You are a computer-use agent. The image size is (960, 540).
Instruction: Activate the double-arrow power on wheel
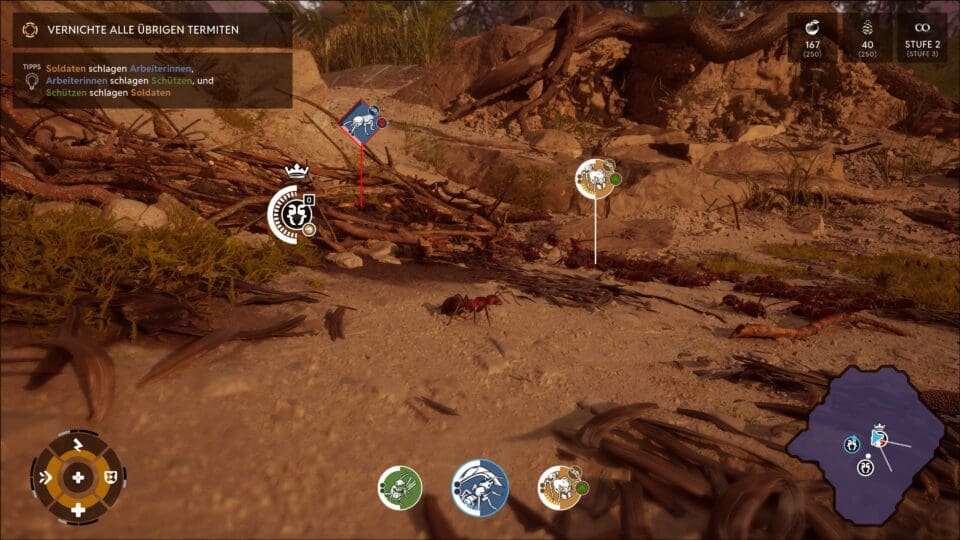pyautogui.click(x=44, y=477)
